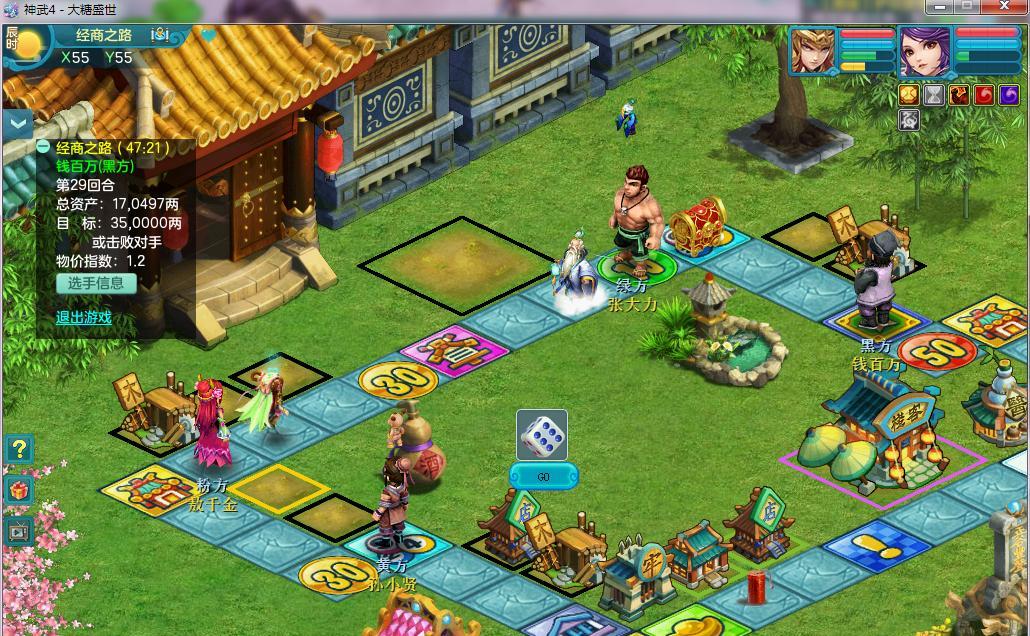Click the grey dragon buff icon
Image resolution: width=1030 pixels, height=636 pixels.
point(908,120)
